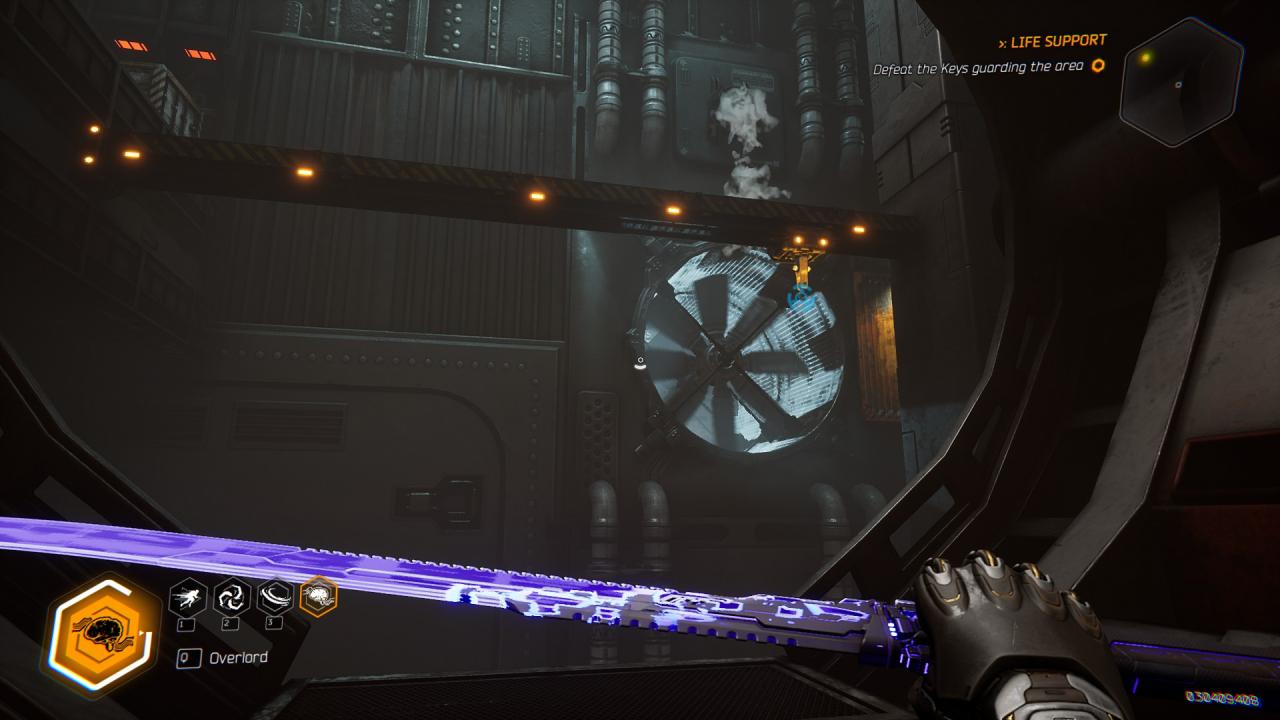Select the small Overlord brain icon
The width and height of the screenshot is (1280, 720).
click(x=318, y=597)
